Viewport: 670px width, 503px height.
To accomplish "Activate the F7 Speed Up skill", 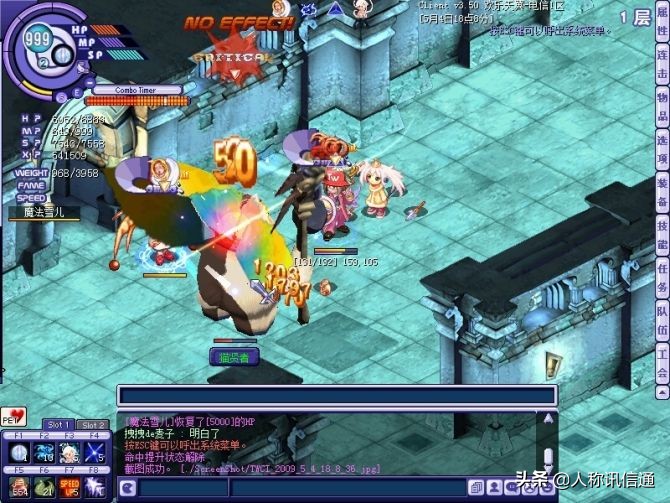I will [x=69, y=485].
